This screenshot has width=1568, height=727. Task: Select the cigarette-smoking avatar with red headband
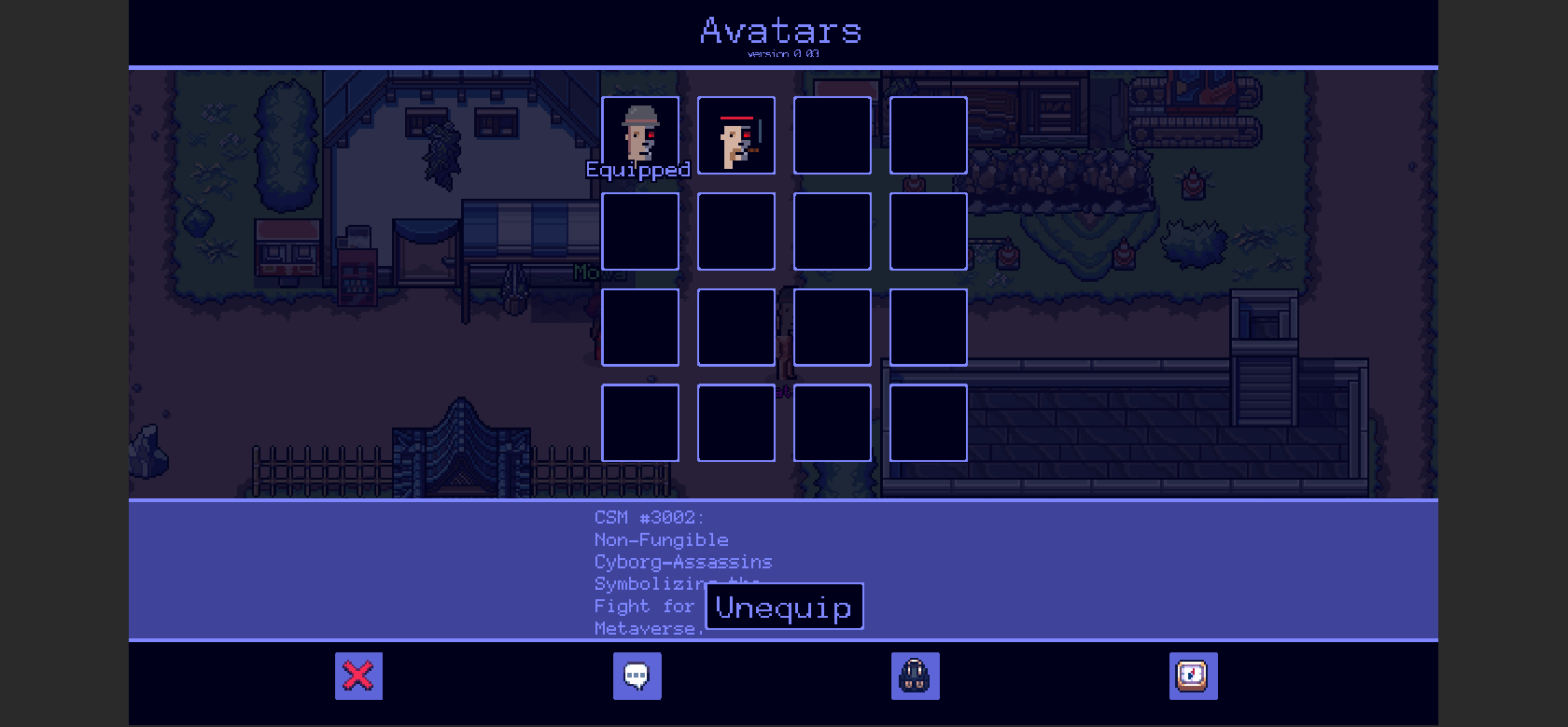pyautogui.click(x=736, y=135)
